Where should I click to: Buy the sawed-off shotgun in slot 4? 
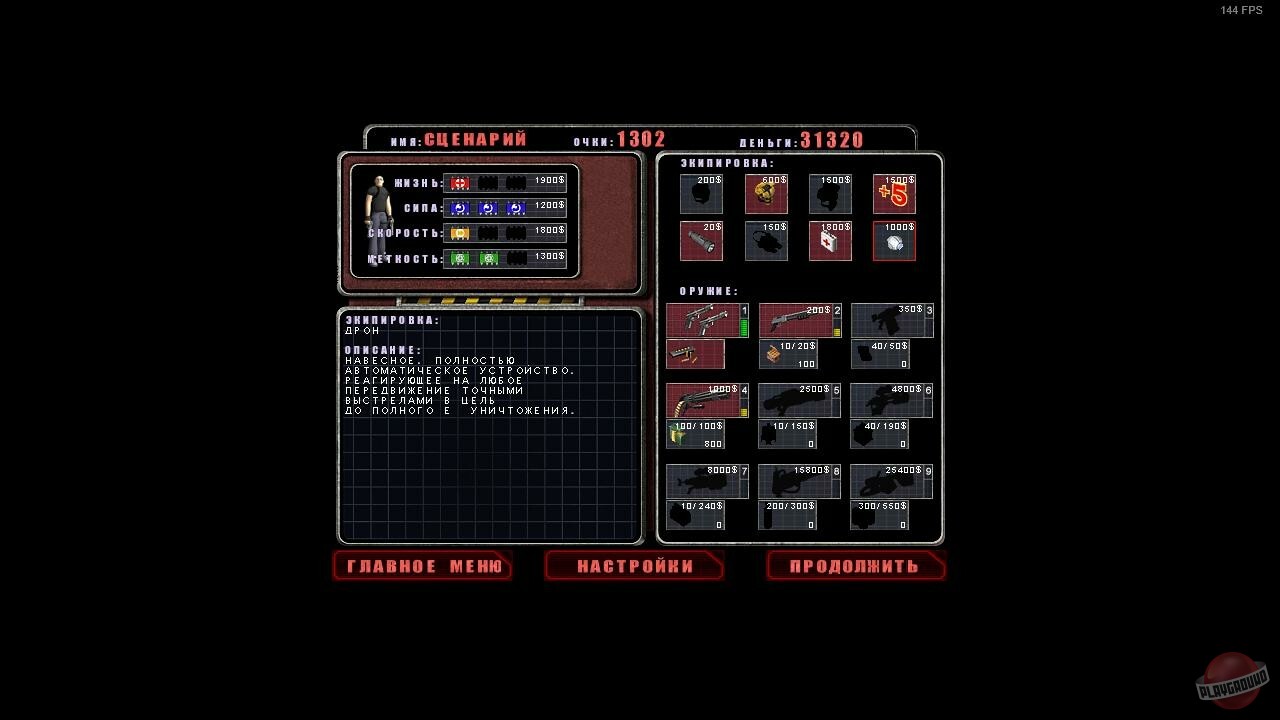point(705,399)
